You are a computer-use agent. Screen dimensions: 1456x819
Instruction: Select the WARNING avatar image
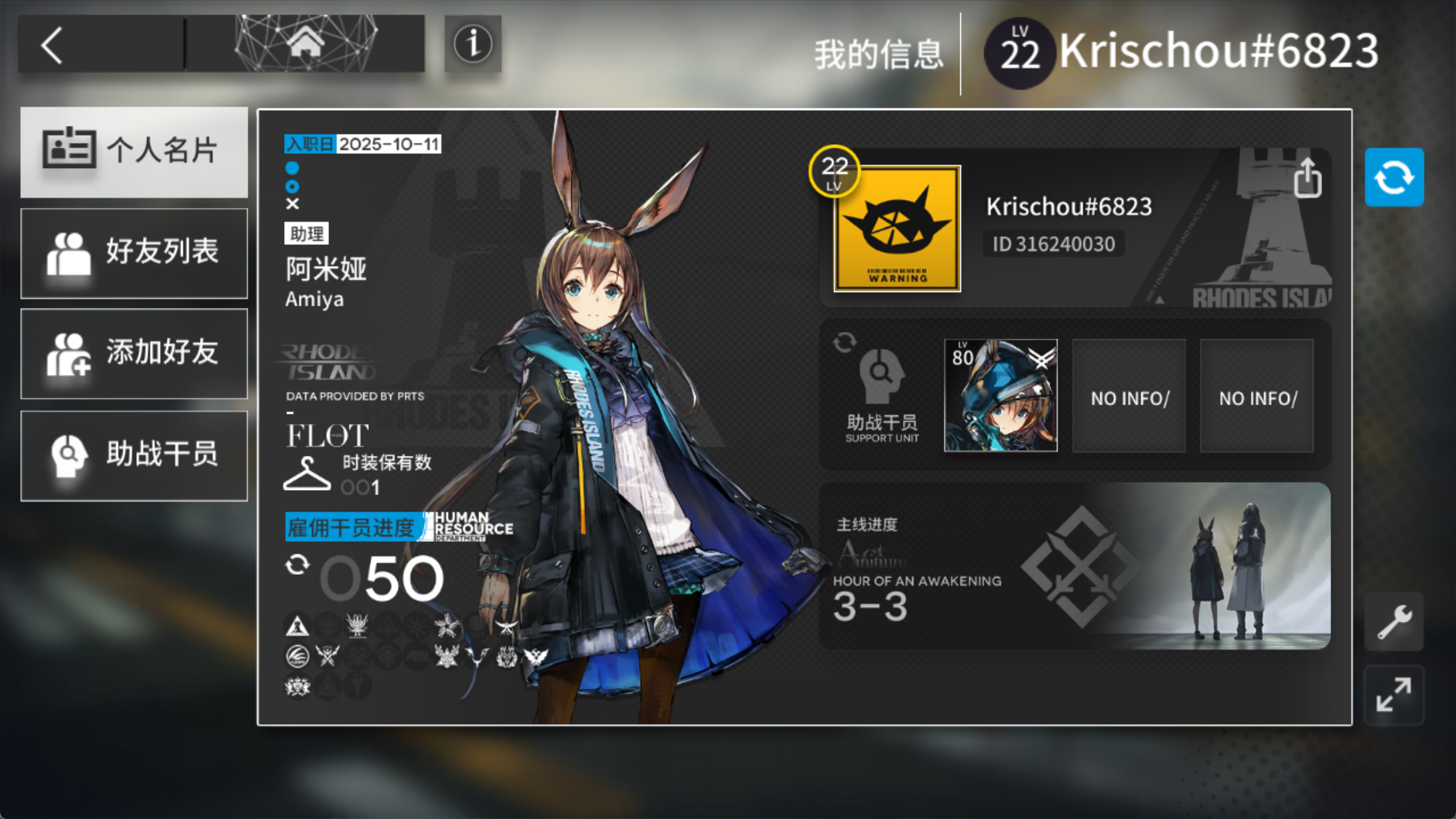pos(896,229)
